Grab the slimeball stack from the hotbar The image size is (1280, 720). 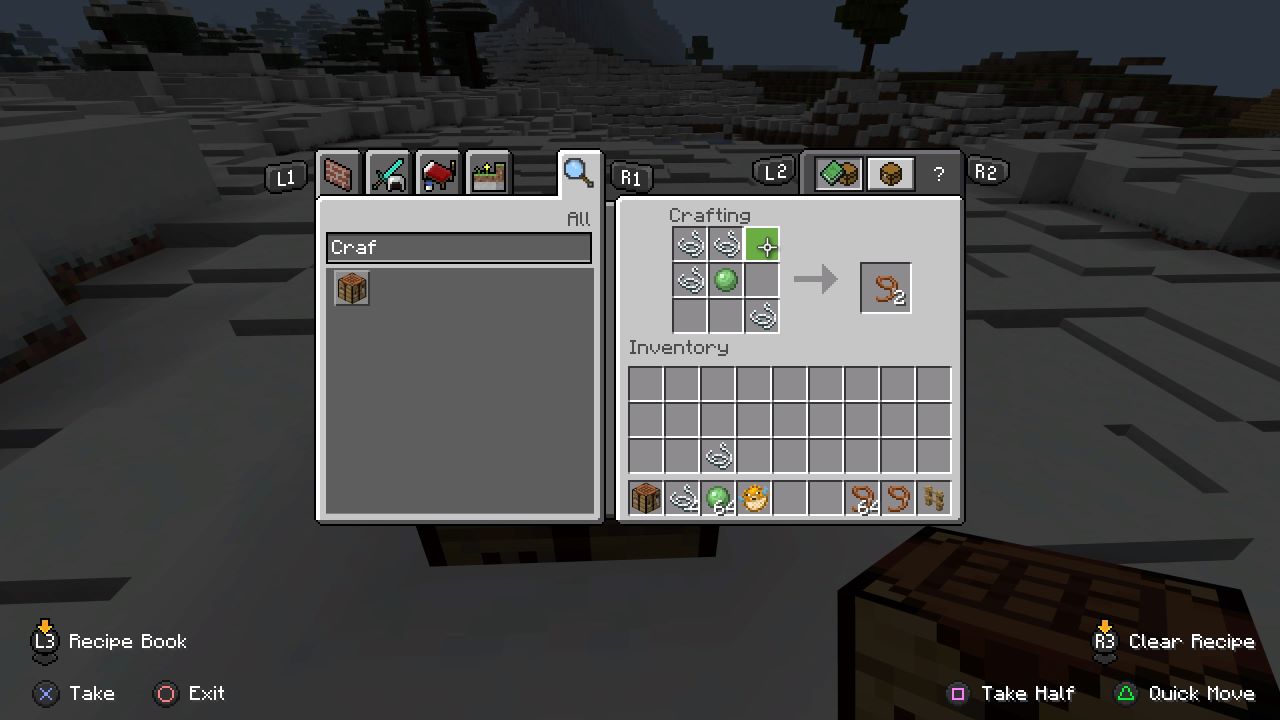pos(719,497)
